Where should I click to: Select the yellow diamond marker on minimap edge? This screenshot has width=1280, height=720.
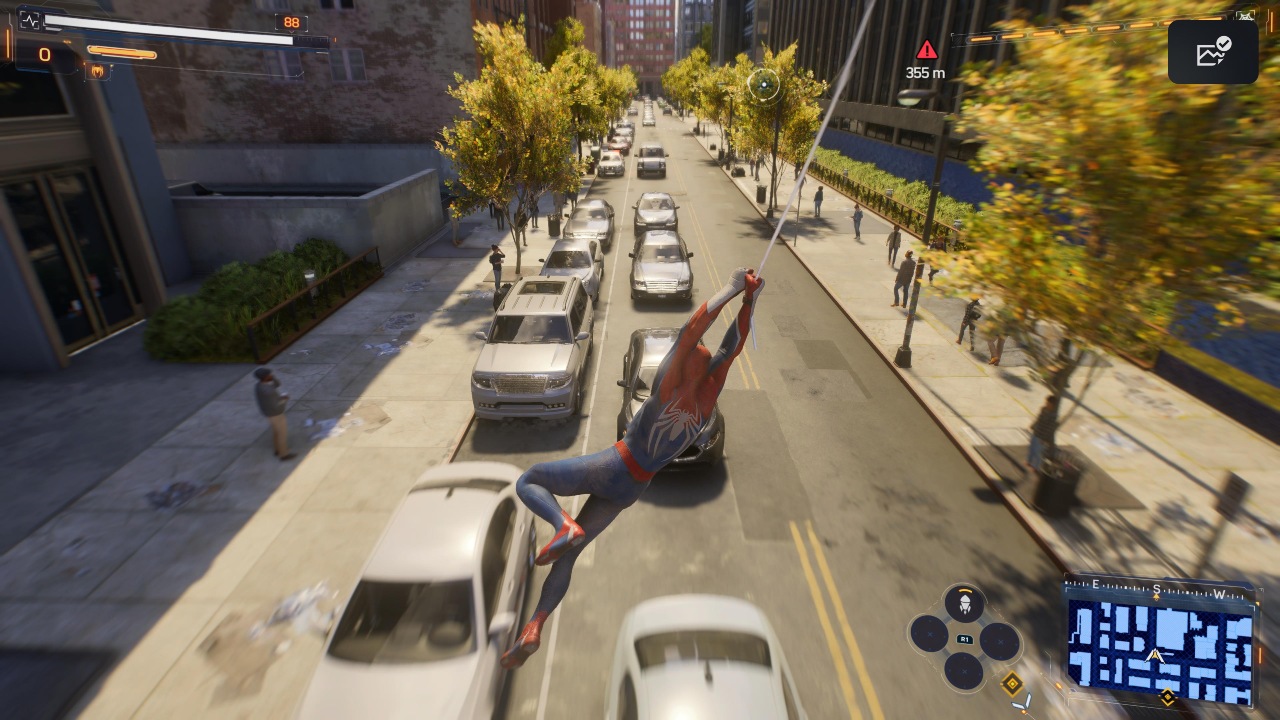click(1166, 696)
